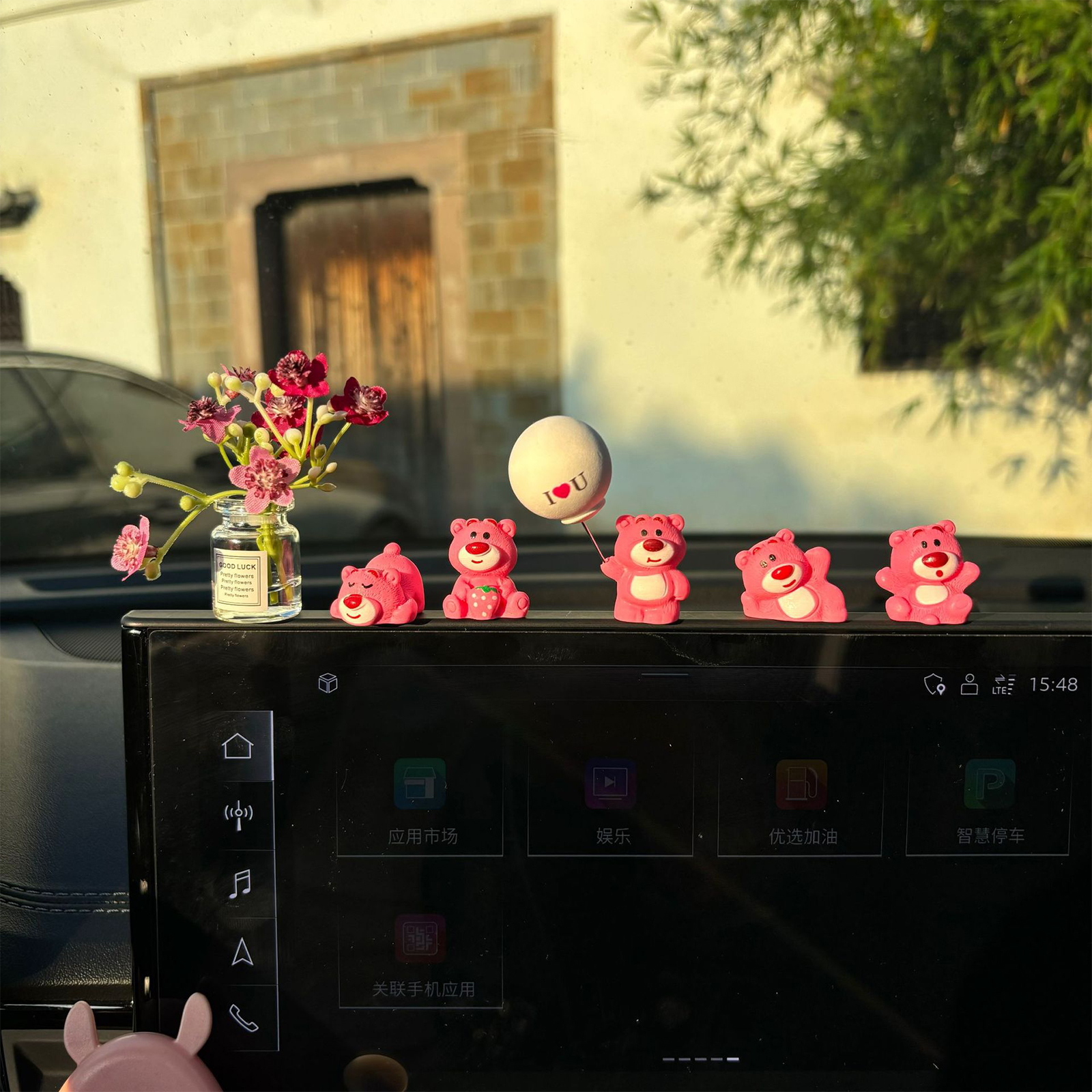Open the Home screen icon
This screenshot has height=1092, width=1092.
(x=238, y=747)
